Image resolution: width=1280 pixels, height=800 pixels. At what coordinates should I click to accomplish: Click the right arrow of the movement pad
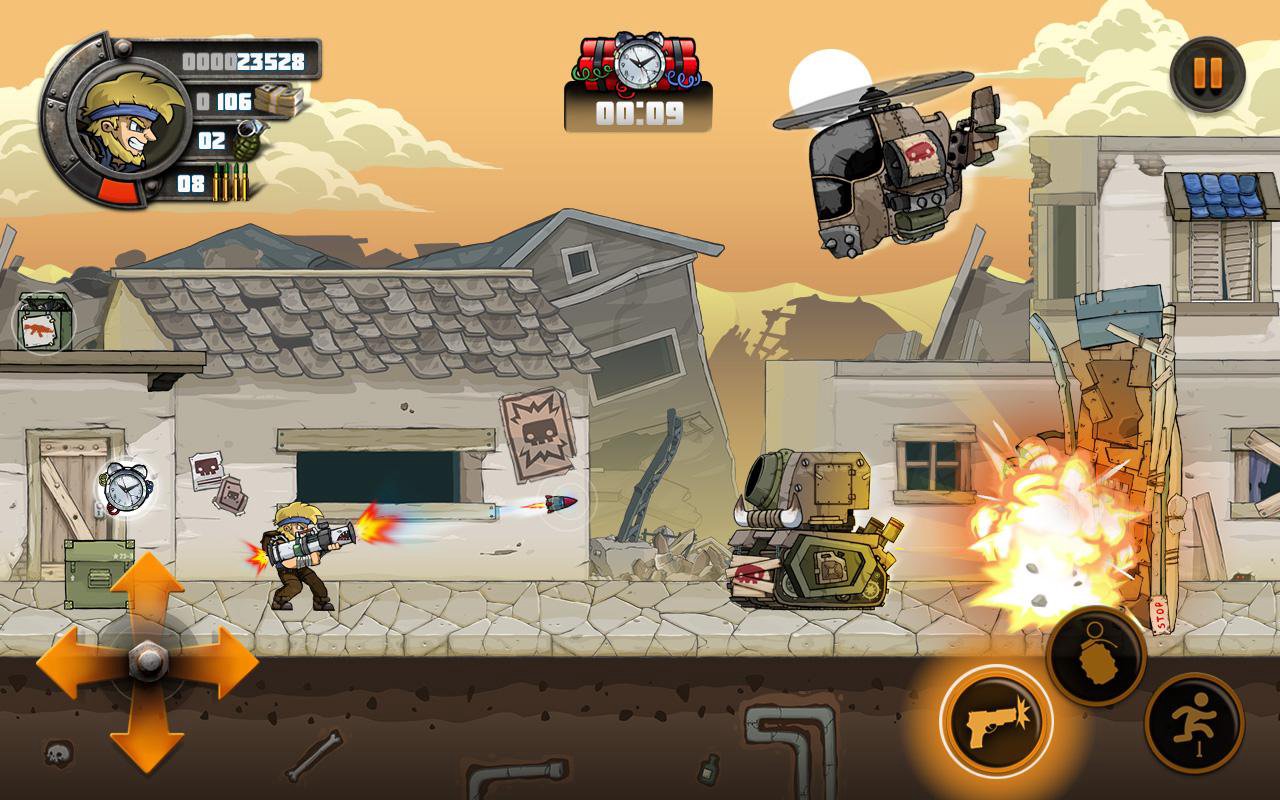click(218, 662)
